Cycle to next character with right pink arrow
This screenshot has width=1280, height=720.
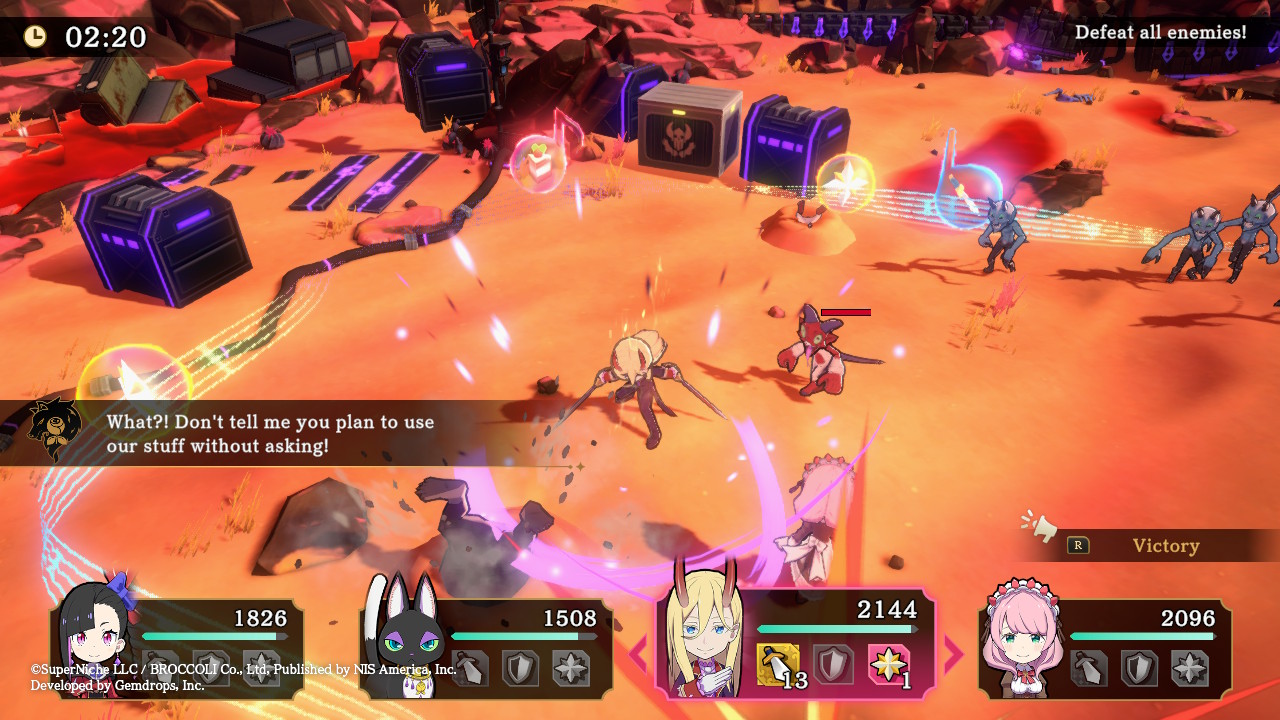tap(953, 654)
